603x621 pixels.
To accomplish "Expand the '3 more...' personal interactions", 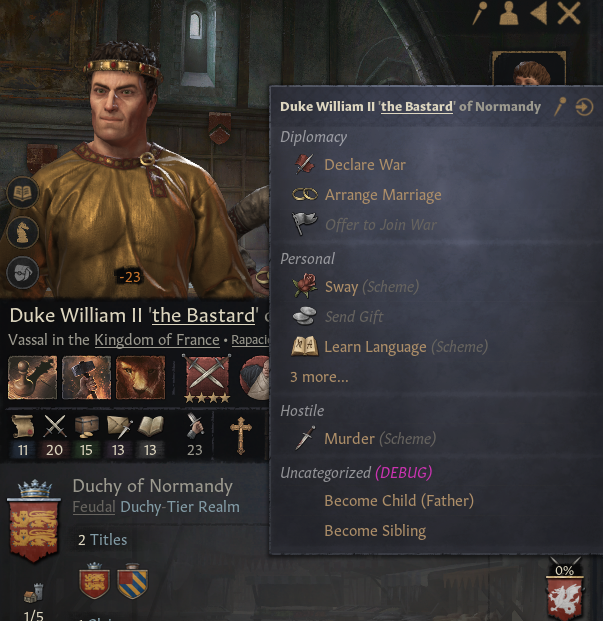I will click(x=319, y=377).
